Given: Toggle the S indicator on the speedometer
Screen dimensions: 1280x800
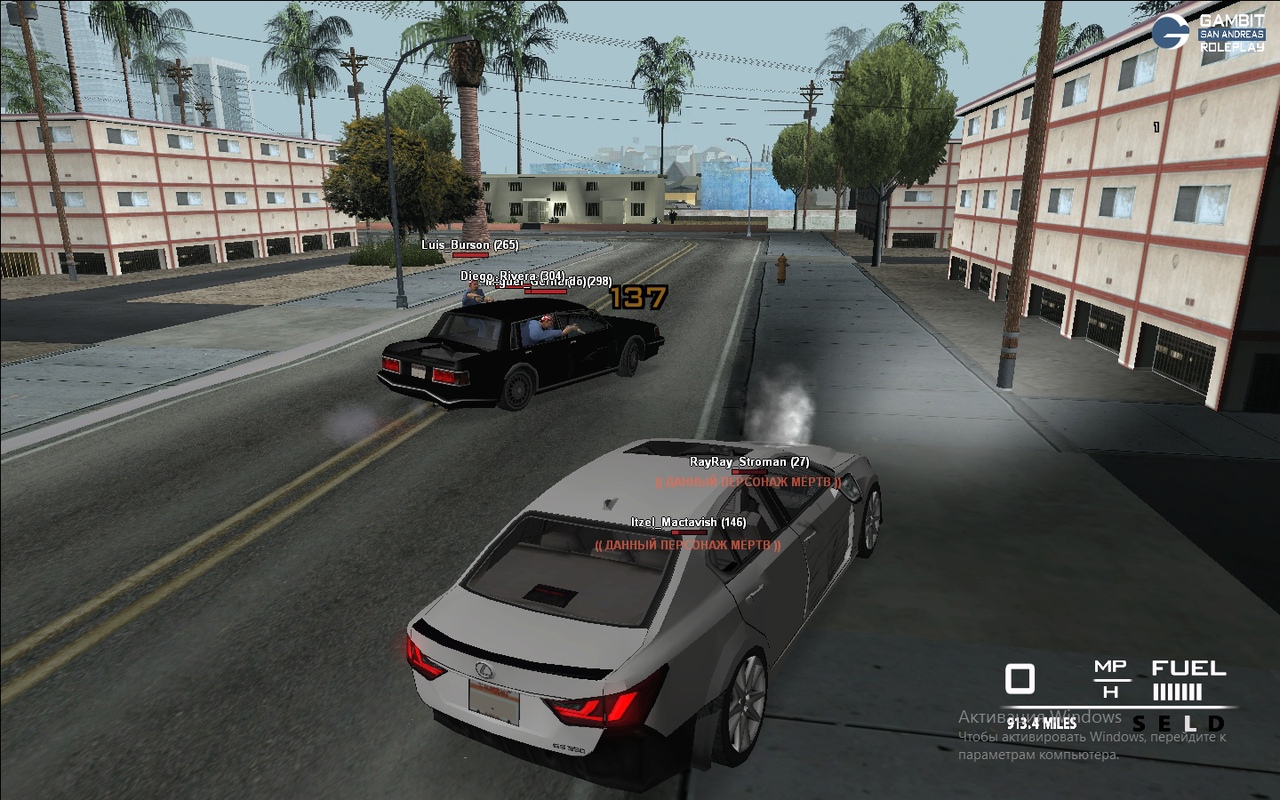Looking at the screenshot, I should (1139, 723).
